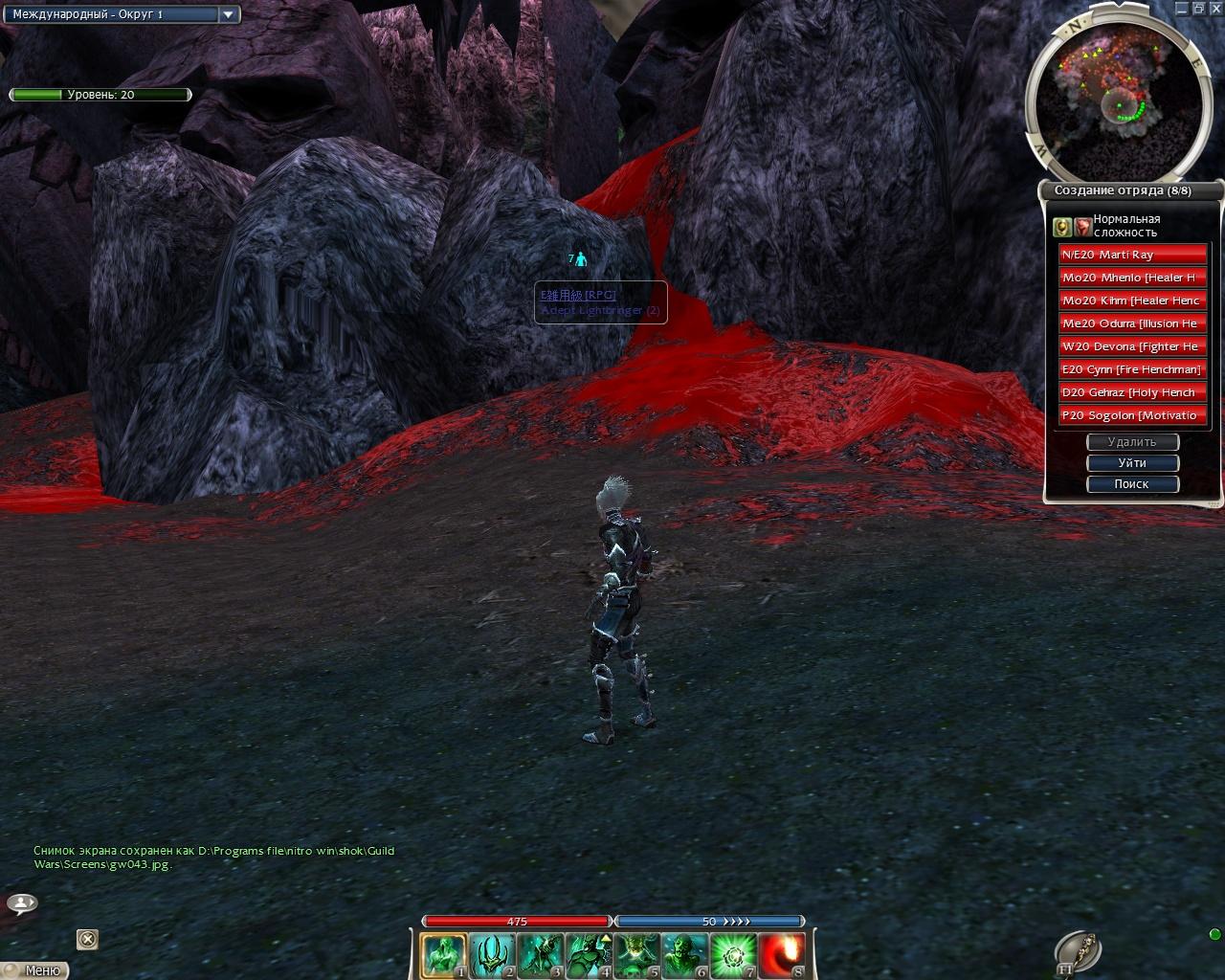Activate the glowing green figure skill in slot 1

click(444, 956)
